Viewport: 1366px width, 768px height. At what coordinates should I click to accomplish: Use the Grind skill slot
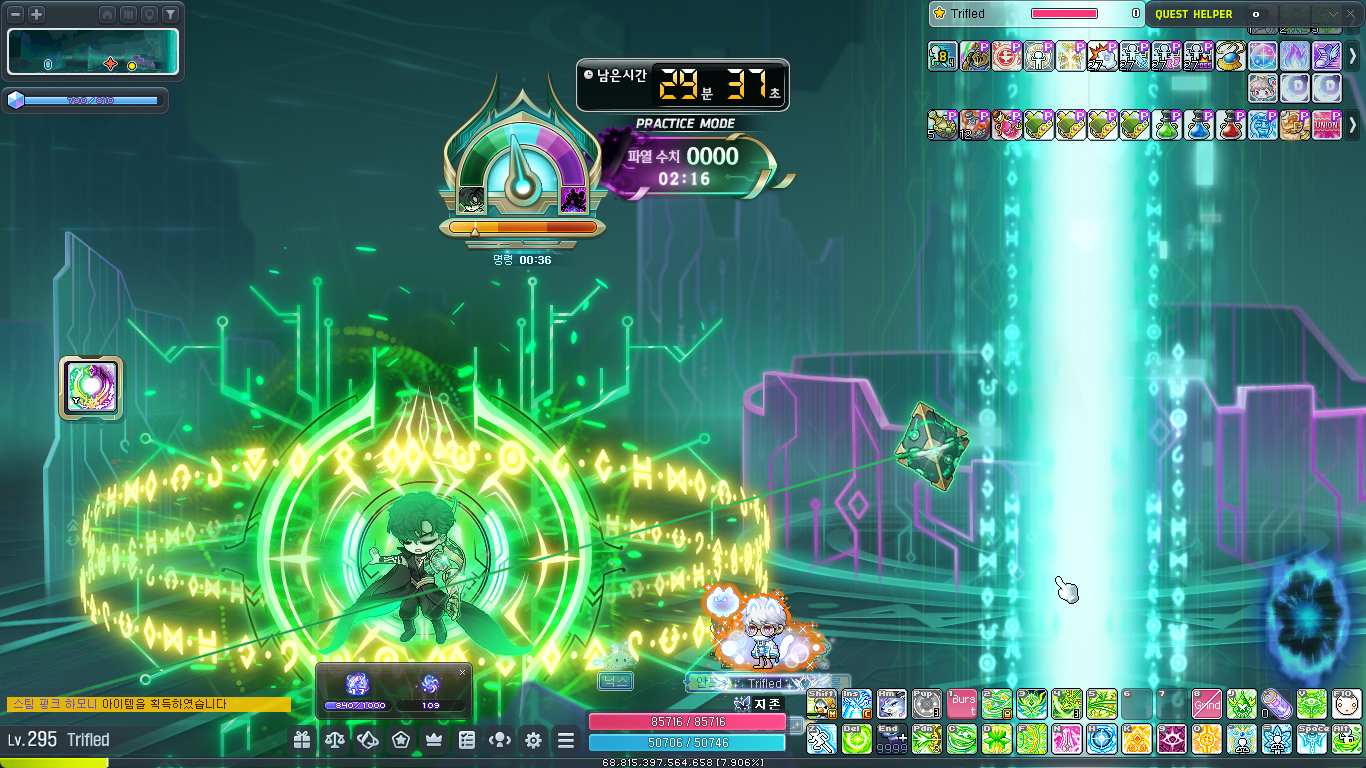tap(1206, 704)
